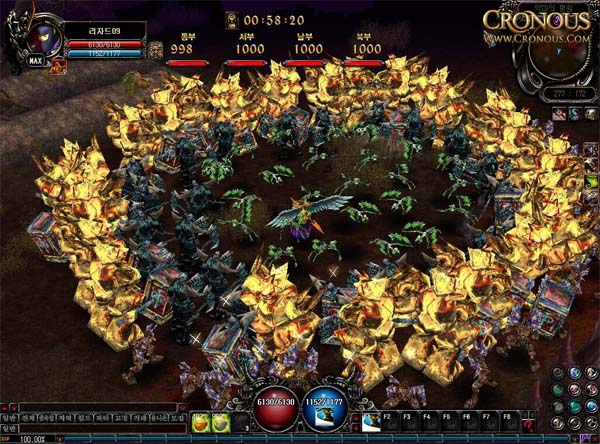Click the blue icon under the minimap
The height and width of the screenshot is (444, 600).
pyautogui.click(x=573, y=115)
